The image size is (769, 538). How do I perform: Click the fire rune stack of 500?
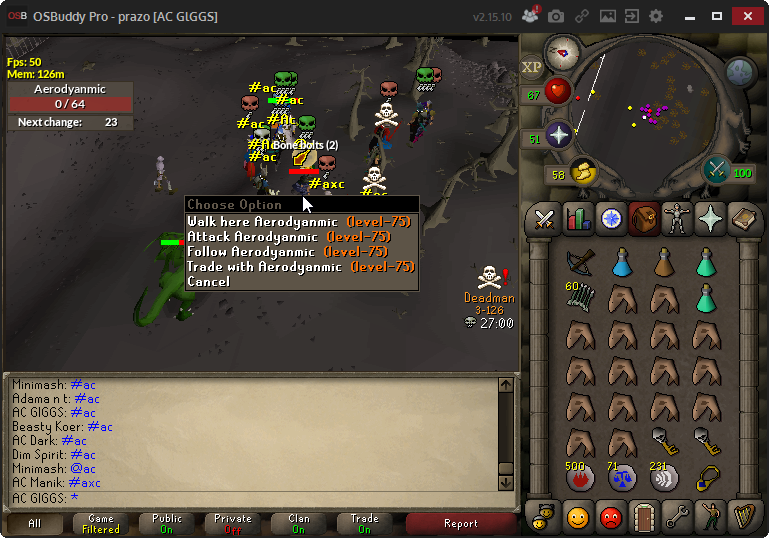point(578,477)
